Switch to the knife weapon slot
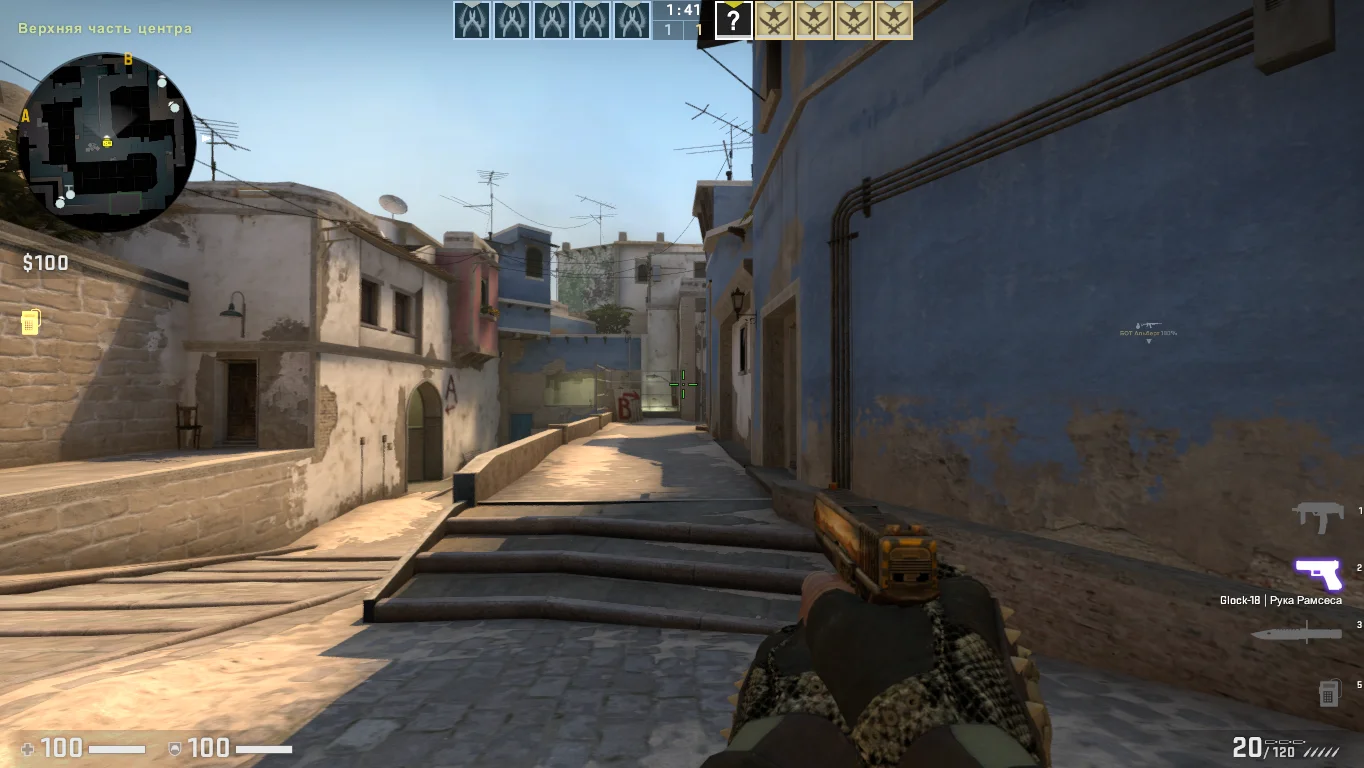 (1296, 634)
